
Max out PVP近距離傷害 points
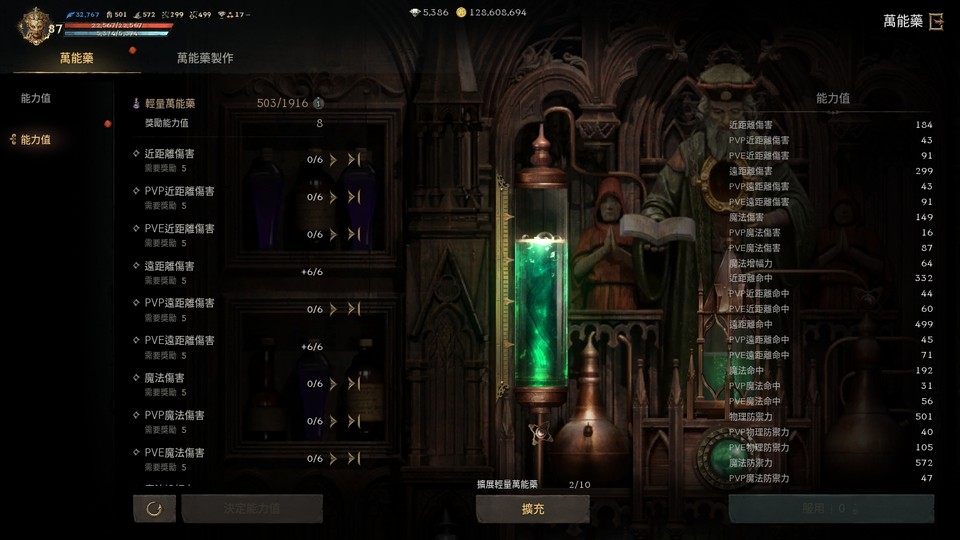pos(353,197)
